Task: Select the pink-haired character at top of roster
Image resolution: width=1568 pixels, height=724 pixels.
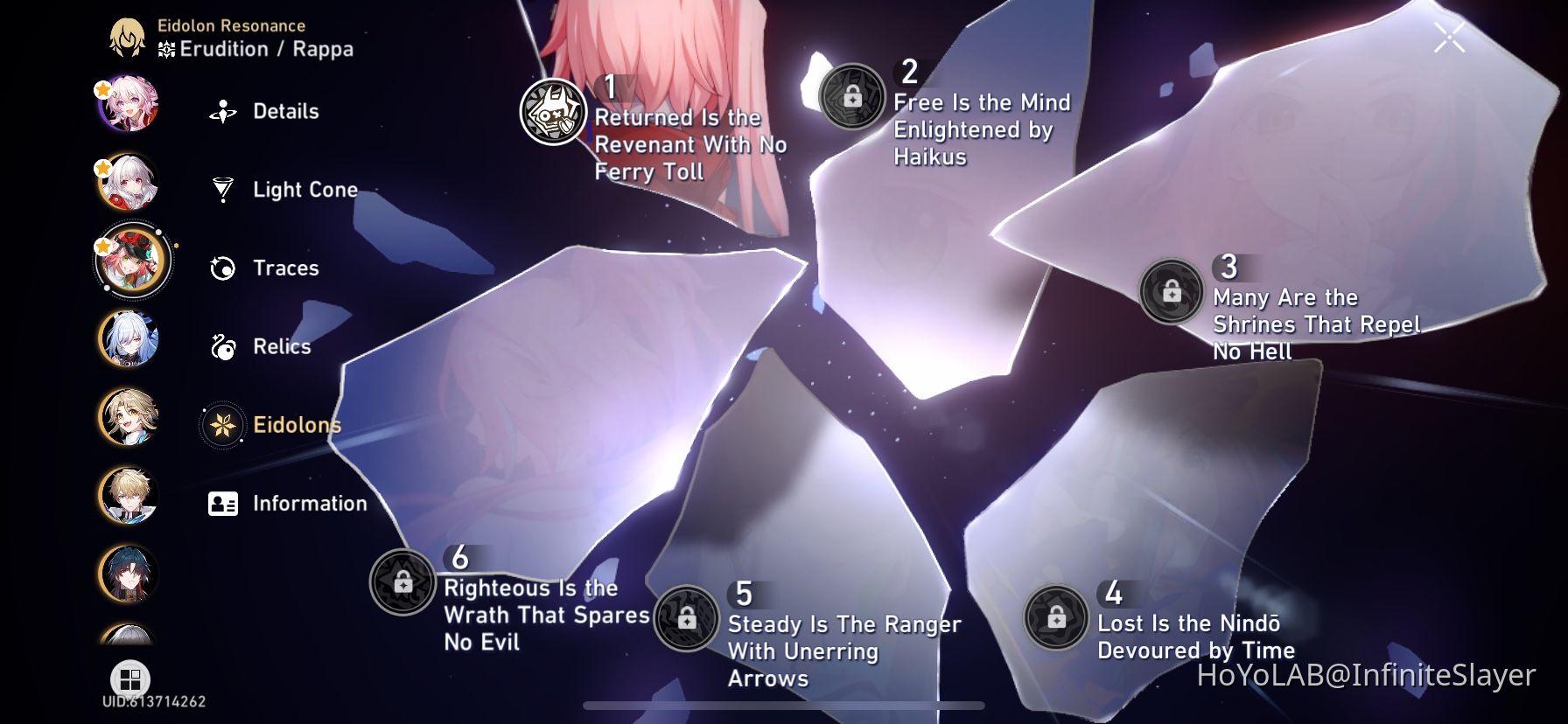Action: (x=131, y=106)
